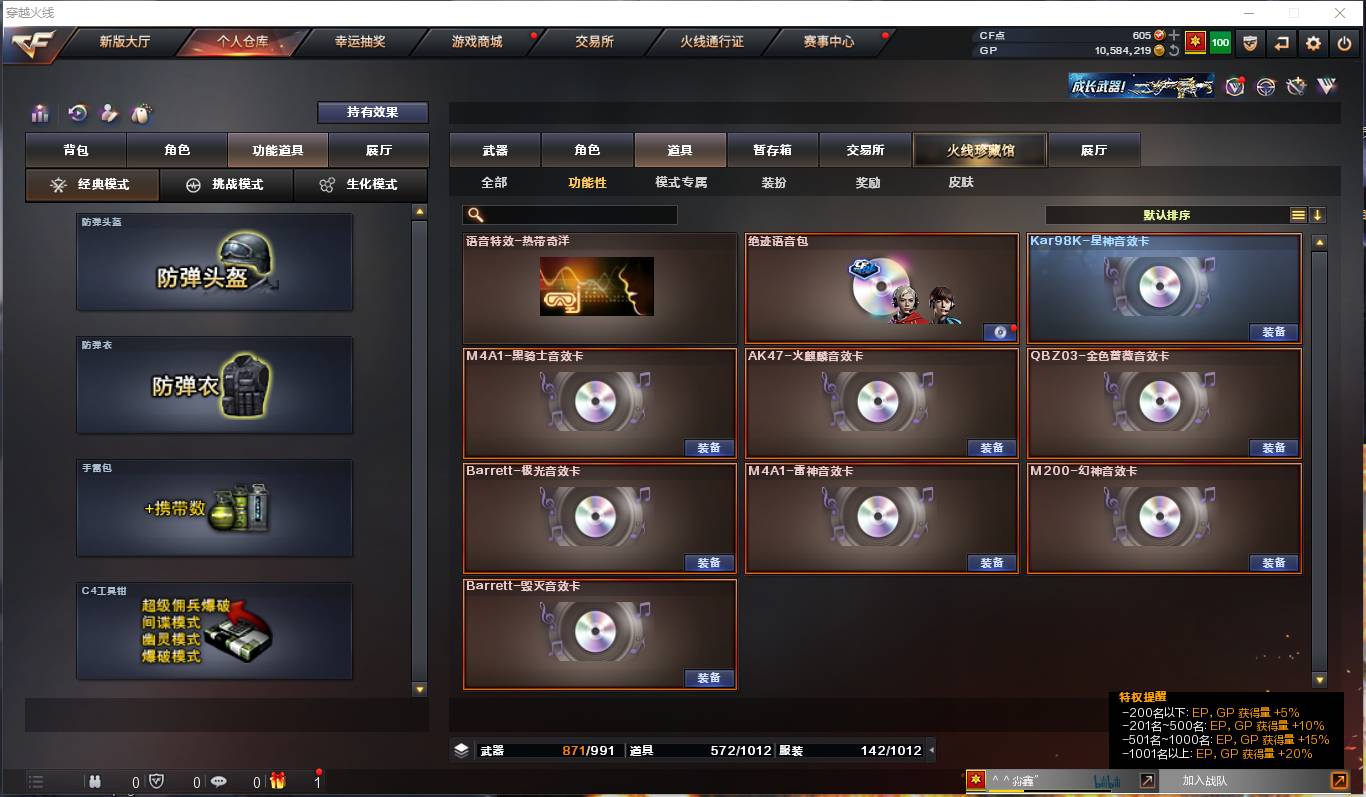
Task: Click the 持有效果 button
Action: [372, 112]
